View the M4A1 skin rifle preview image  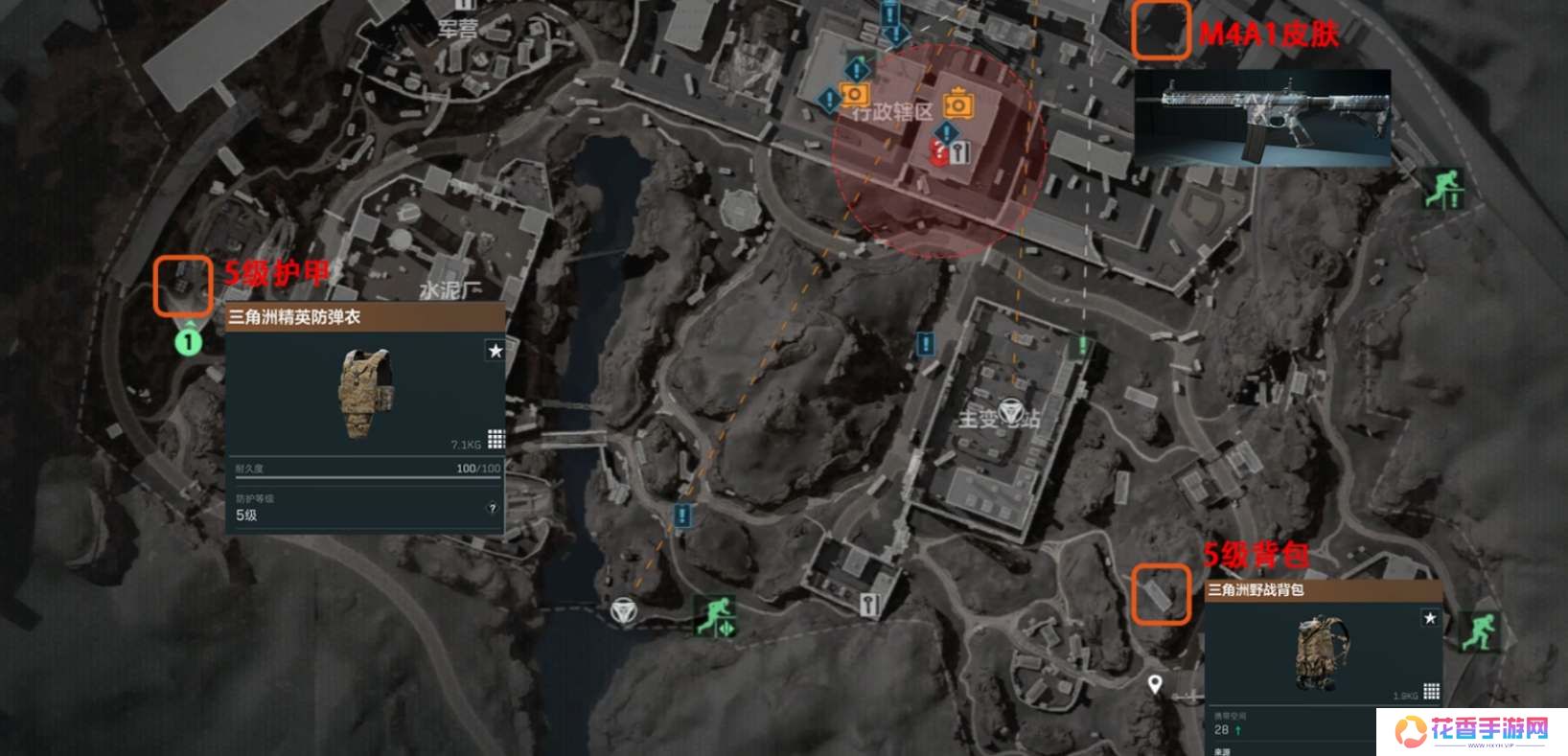pos(1262,117)
